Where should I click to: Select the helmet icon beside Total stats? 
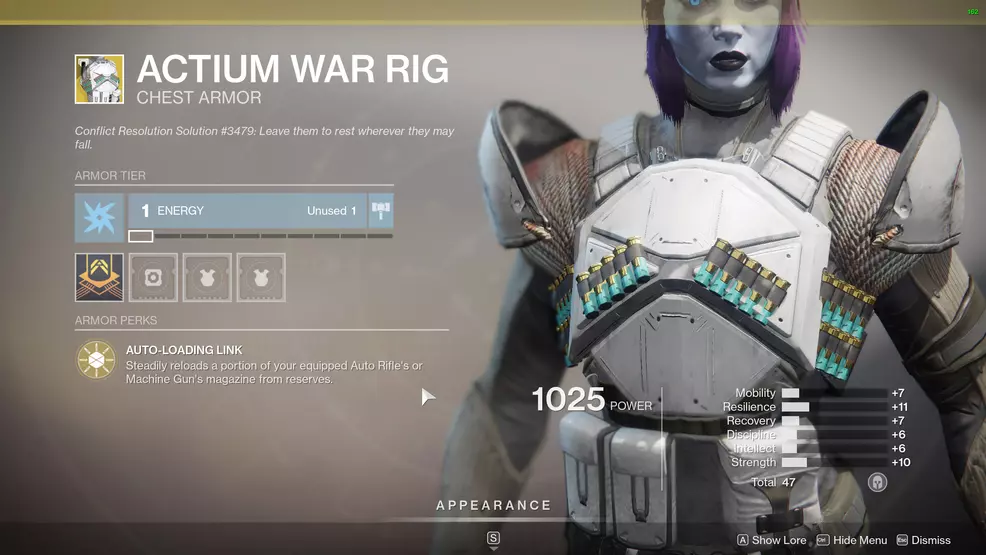click(x=877, y=482)
